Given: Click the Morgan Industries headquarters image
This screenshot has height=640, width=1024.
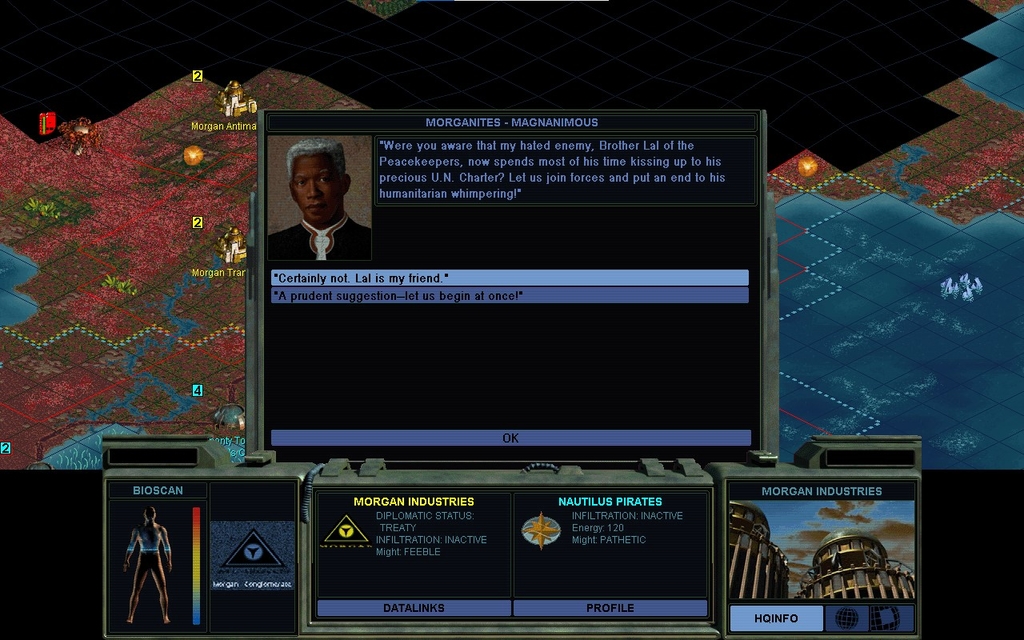Looking at the screenshot, I should [x=821, y=550].
